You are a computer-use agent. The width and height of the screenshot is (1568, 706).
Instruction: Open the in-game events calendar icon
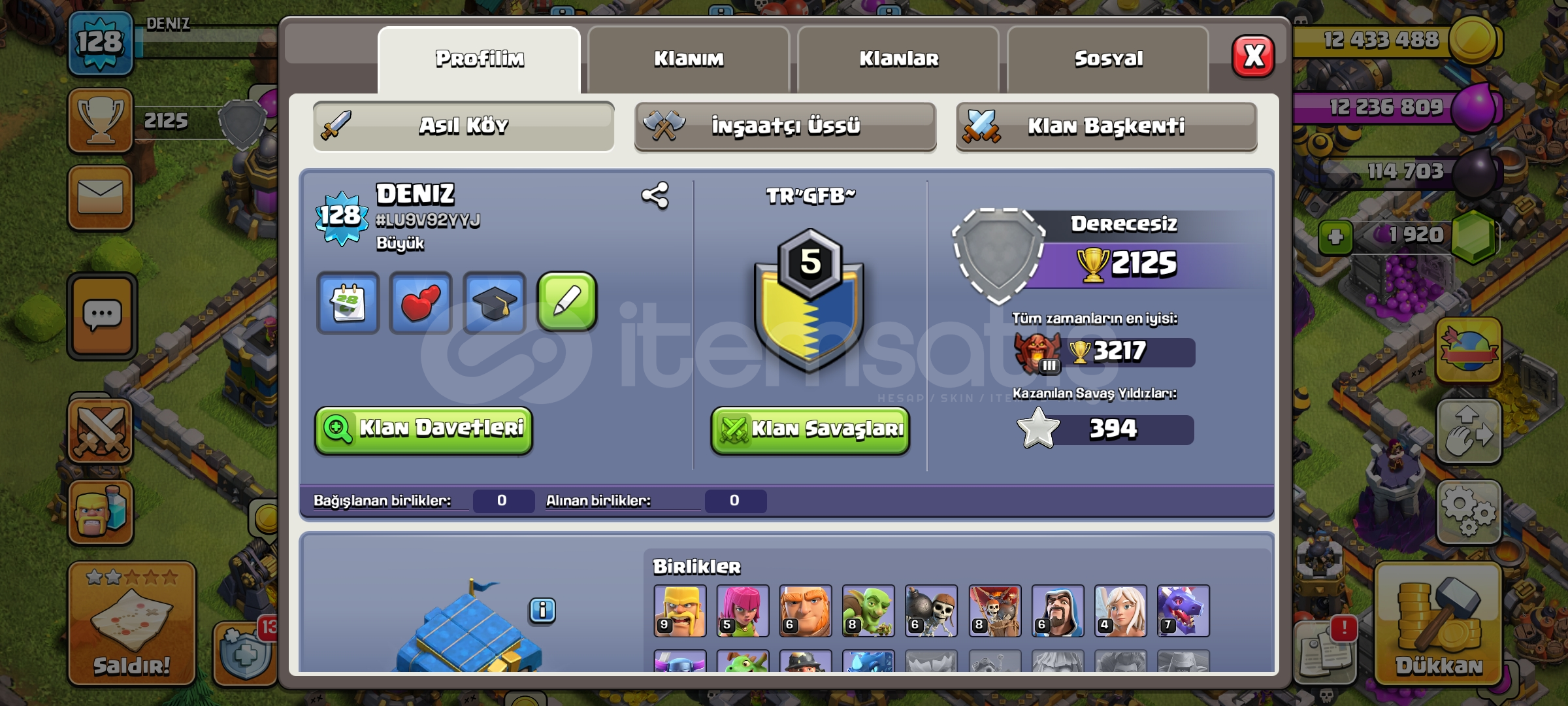click(x=348, y=302)
